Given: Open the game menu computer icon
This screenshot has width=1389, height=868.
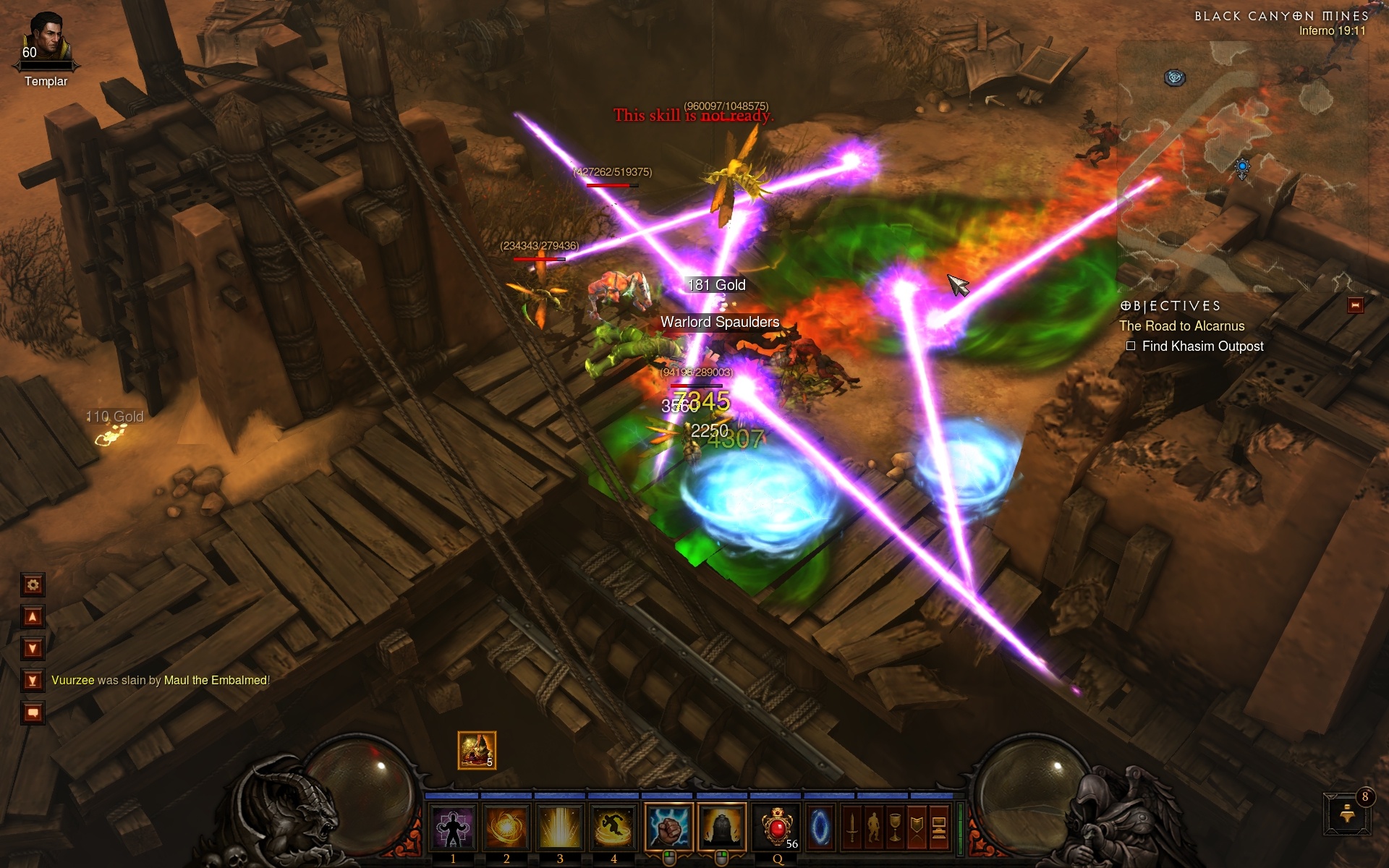Looking at the screenshot, I should 938,827.
